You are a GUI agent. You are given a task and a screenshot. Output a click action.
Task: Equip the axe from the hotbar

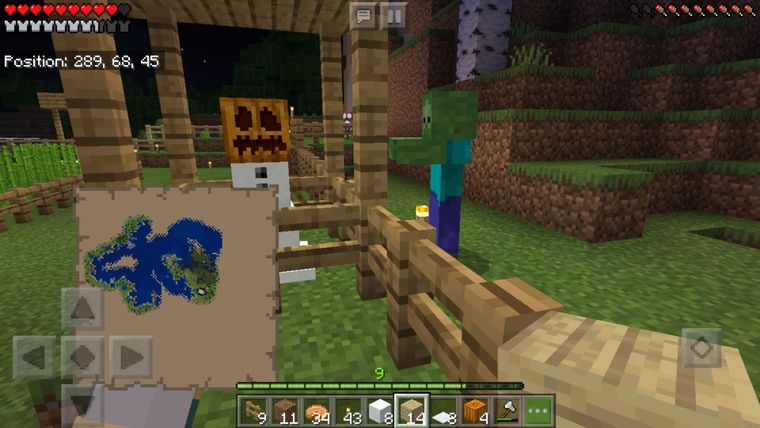pos(508,410)
